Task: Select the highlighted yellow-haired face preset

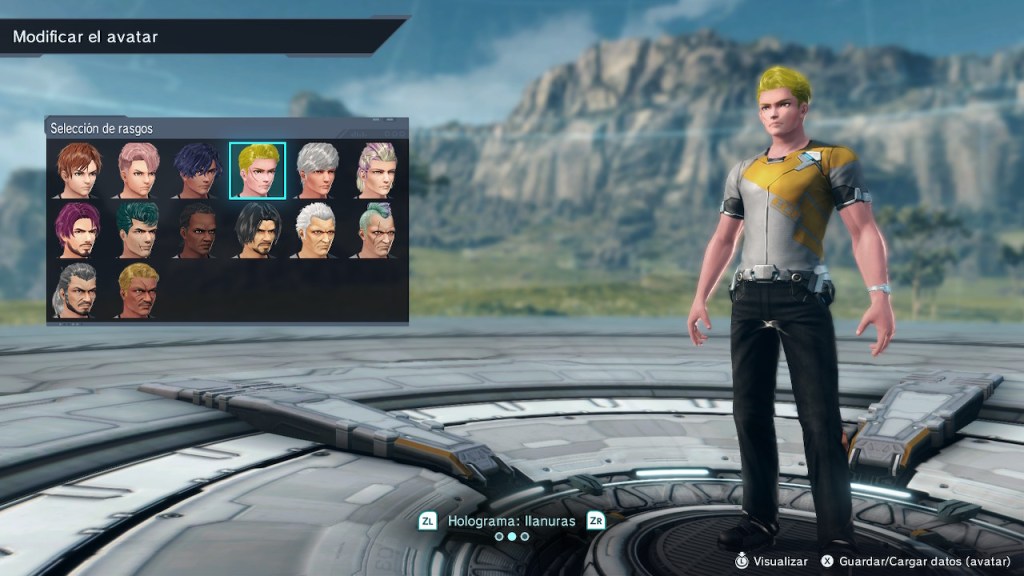Action: pos(257,170)
